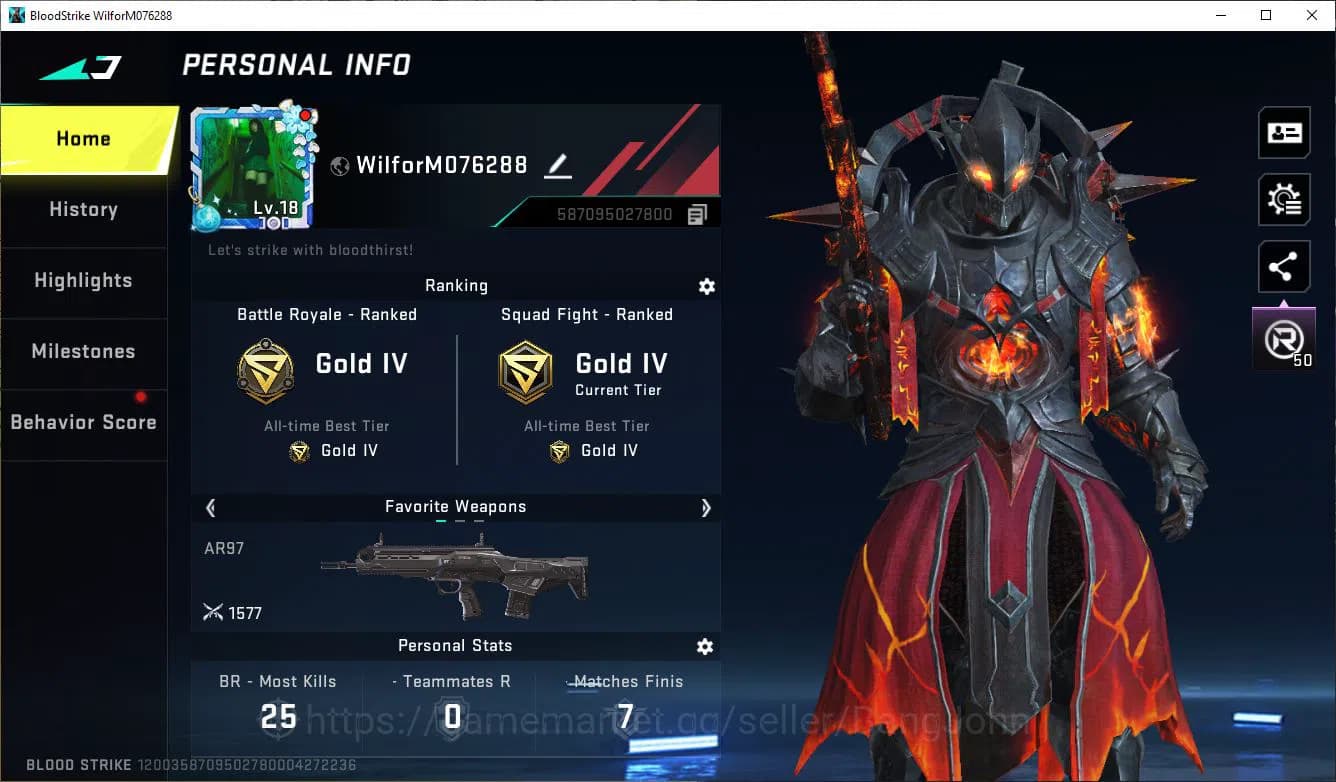Click the R recorder icon showing 50

[x=1284, y=337]
